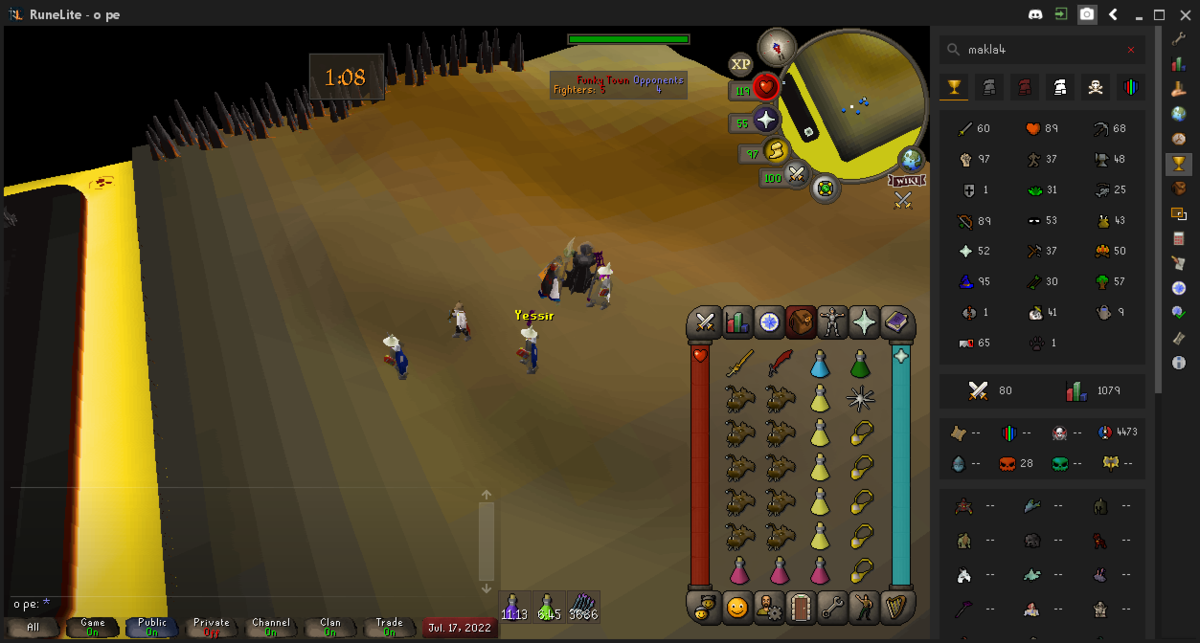Open the world map globe icon
The width and height of the screenshot is (1200, 643).
coord(911,159)
